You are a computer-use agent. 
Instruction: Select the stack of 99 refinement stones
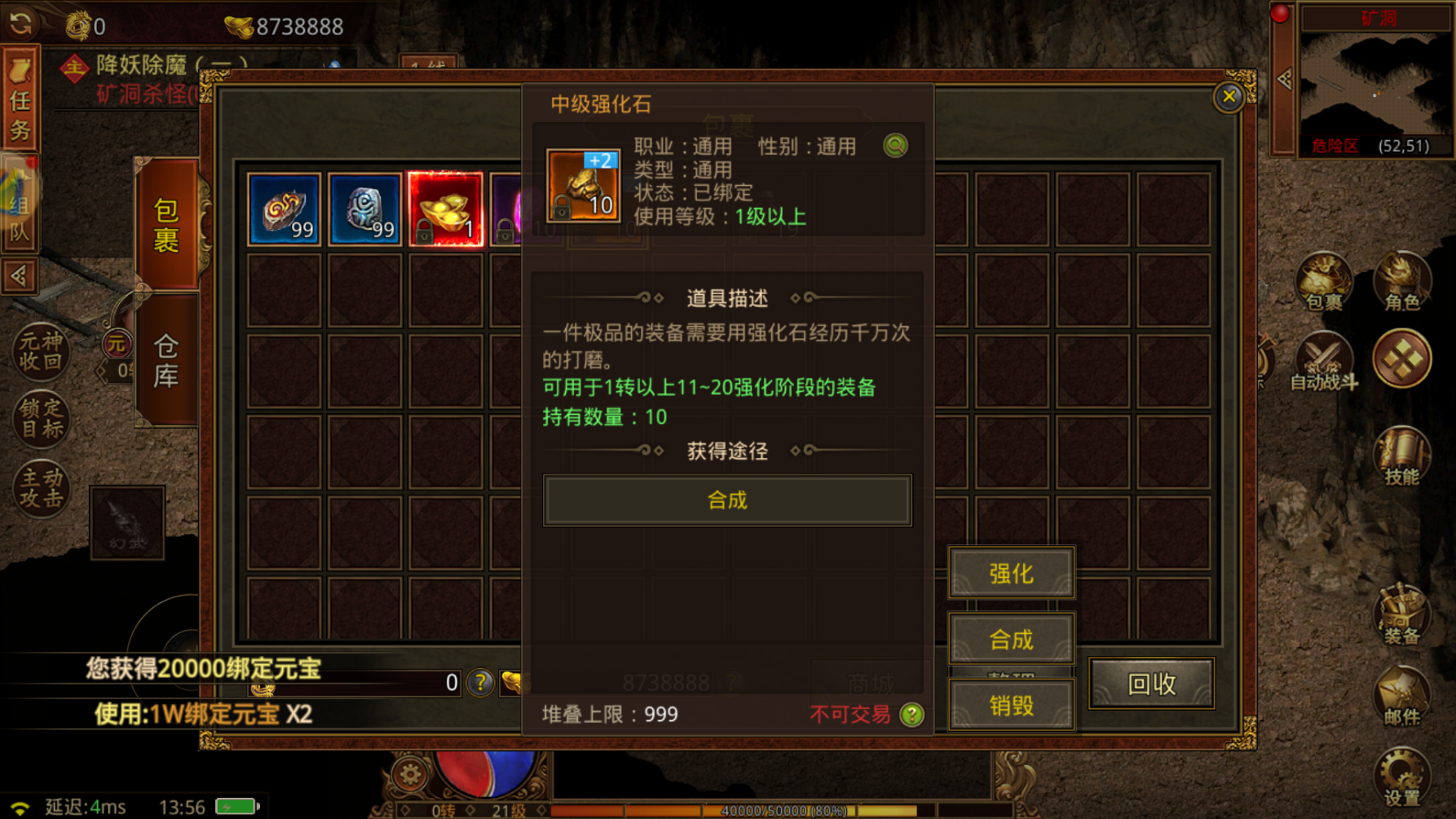[x=285, y=209]
